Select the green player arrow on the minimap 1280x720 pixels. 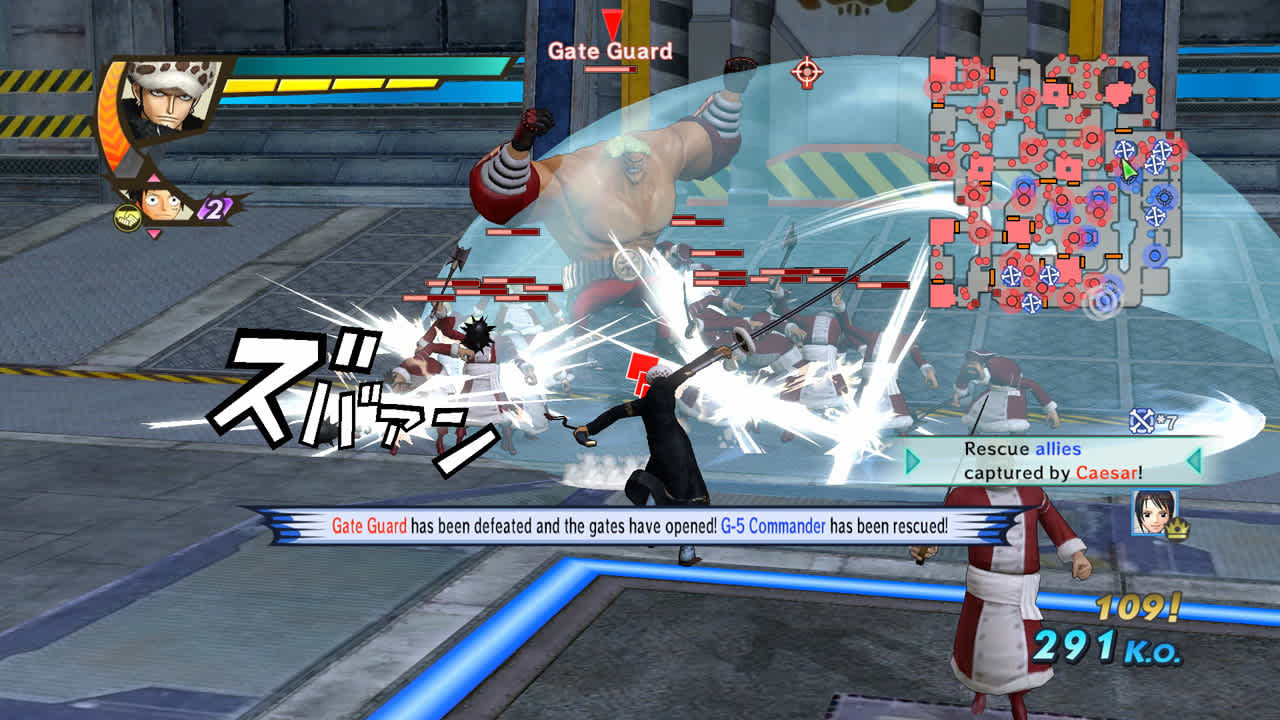[1128, 168]
